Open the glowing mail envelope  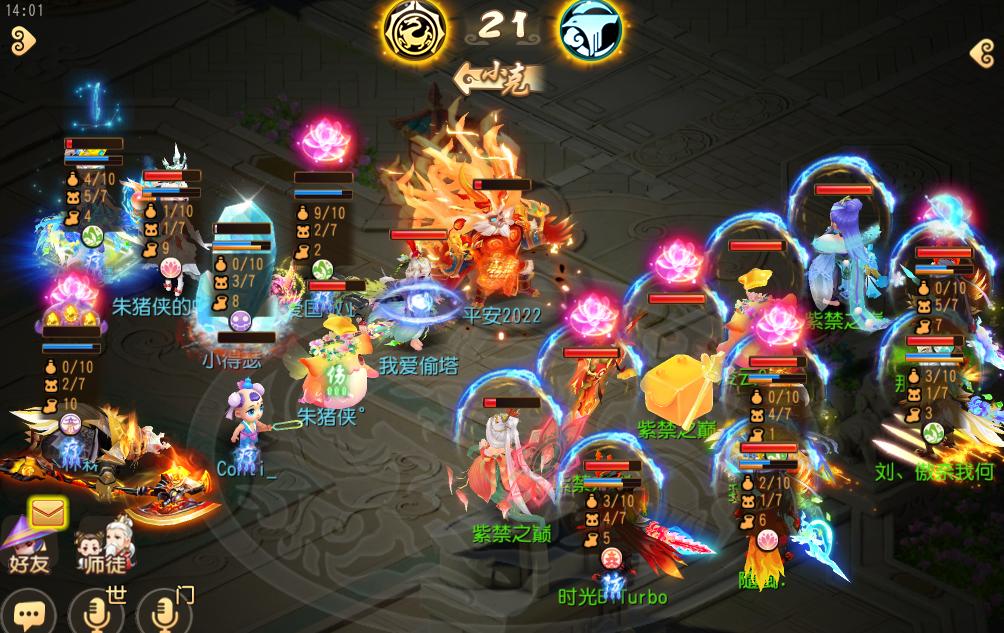(x=46, y=513)
